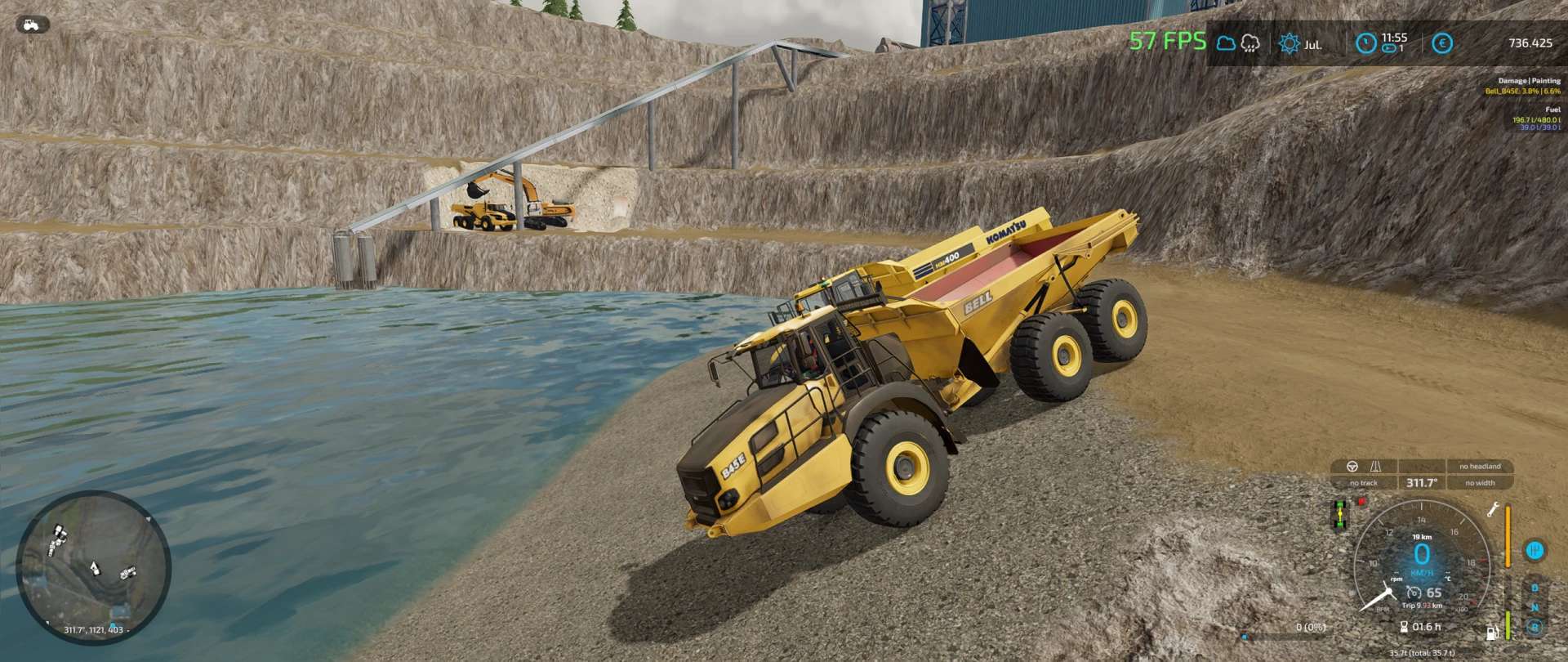Screen dimensions: 1568x662
Task: Click the blue clock icon
Action: click(x=1365, y=43)
